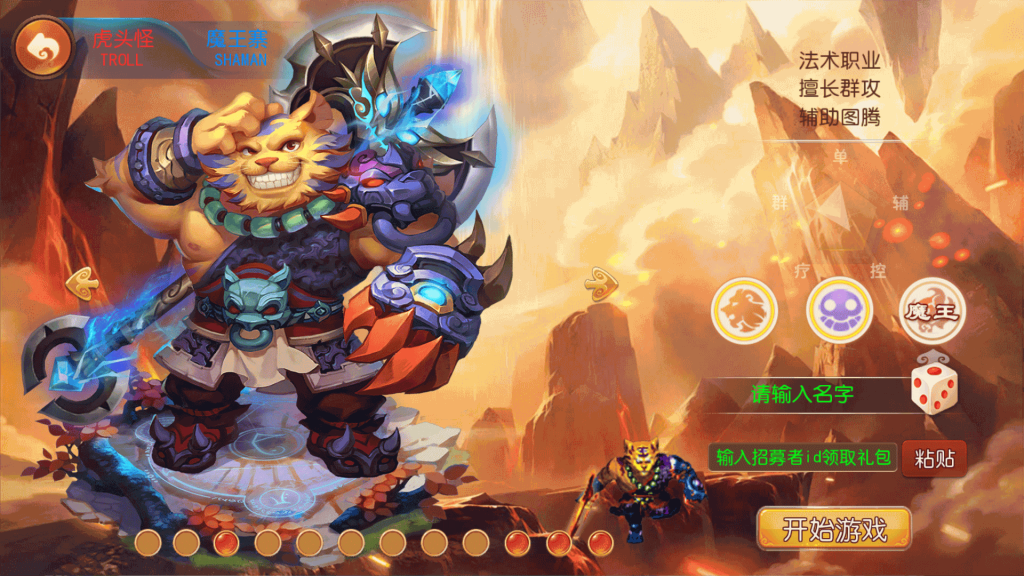Click the 请输入名字 name field
This screenshot has height=576, width=1024.
point(802,394)
